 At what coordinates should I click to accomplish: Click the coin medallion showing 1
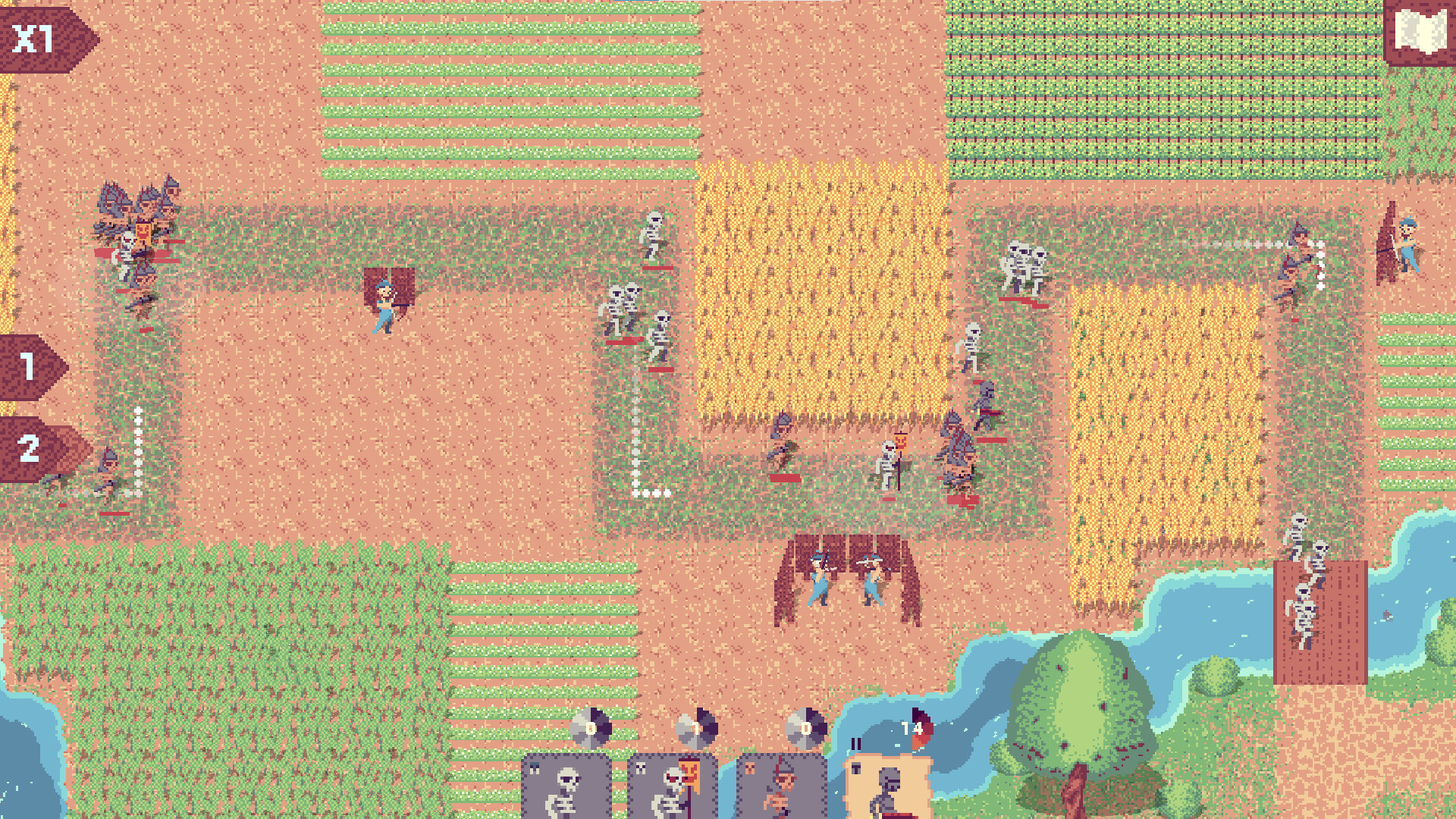[697, 725]
